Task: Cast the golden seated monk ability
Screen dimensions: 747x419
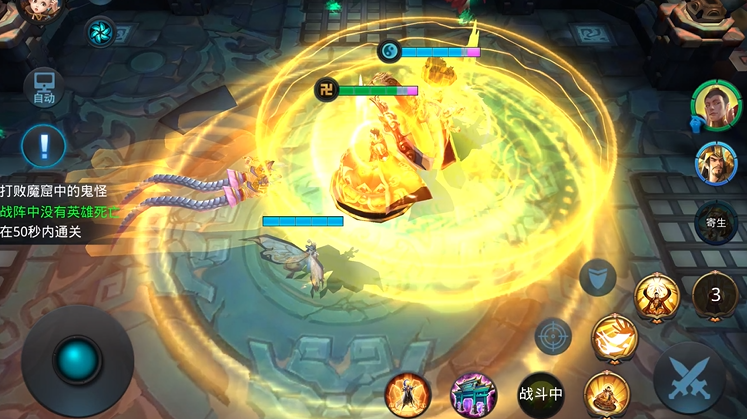Action: pyautogui.click(x=657, y=296)
